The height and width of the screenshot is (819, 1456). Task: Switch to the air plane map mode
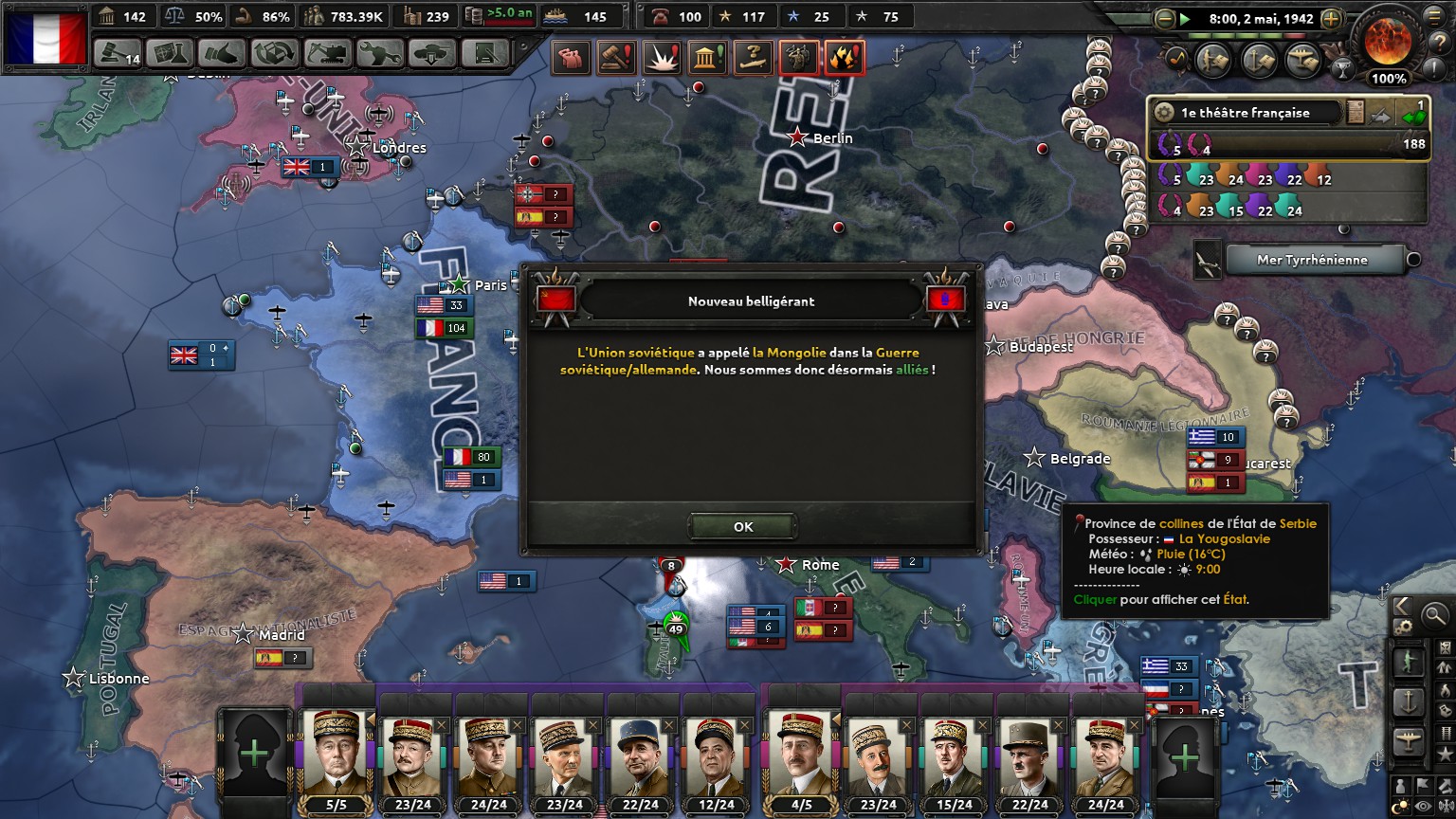pos(1408,741)
